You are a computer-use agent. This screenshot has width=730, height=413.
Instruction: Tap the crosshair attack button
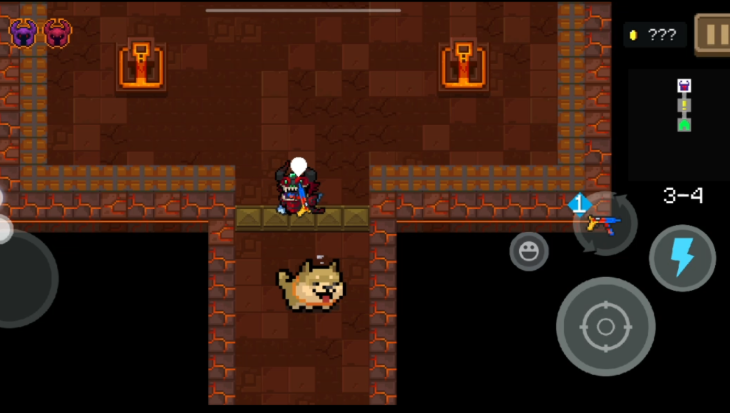tap(605, 326)
